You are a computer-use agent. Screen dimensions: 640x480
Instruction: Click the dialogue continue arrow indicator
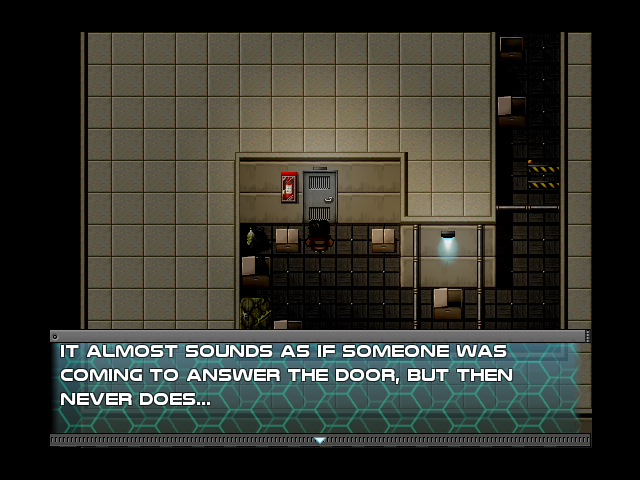pyautogui.click(x=320, y=440)
